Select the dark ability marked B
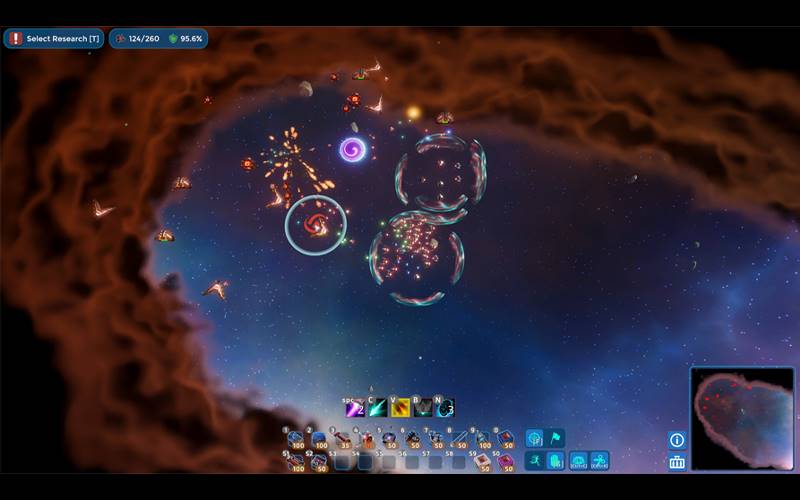Image resolution: width=800 pixels, height=500 pixels. tap(422, 408)
